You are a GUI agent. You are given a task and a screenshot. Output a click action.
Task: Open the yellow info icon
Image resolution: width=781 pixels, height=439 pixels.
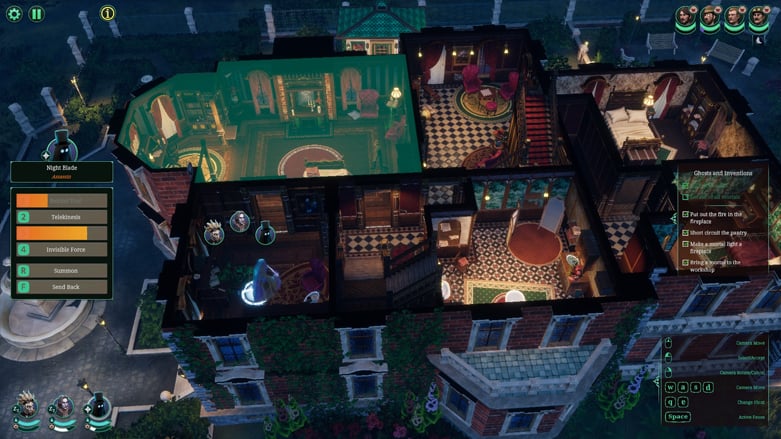(107, 13)
